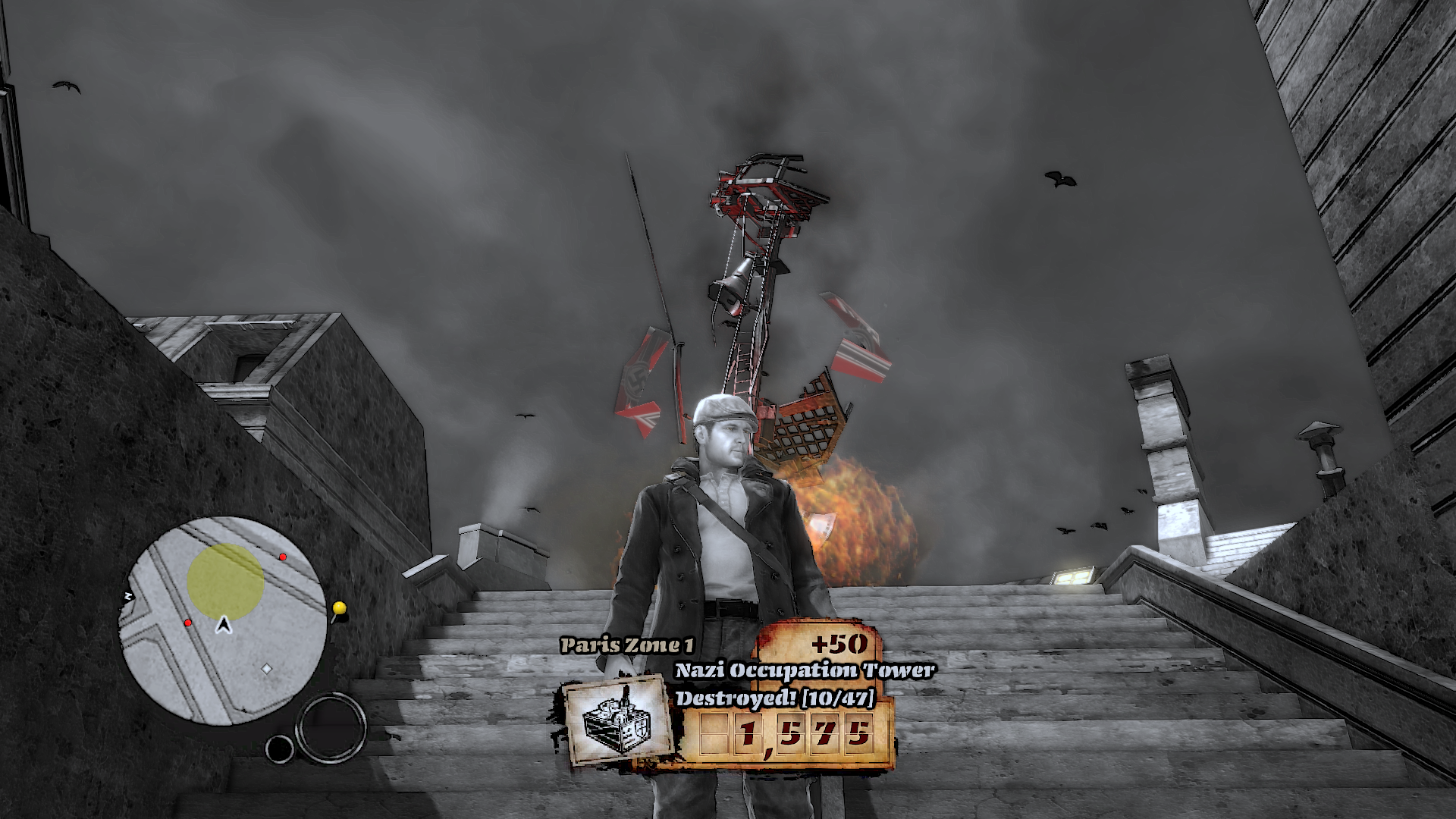1456x819 pixels.
Task: Open the circular minimap
Action: click(224, 622)
